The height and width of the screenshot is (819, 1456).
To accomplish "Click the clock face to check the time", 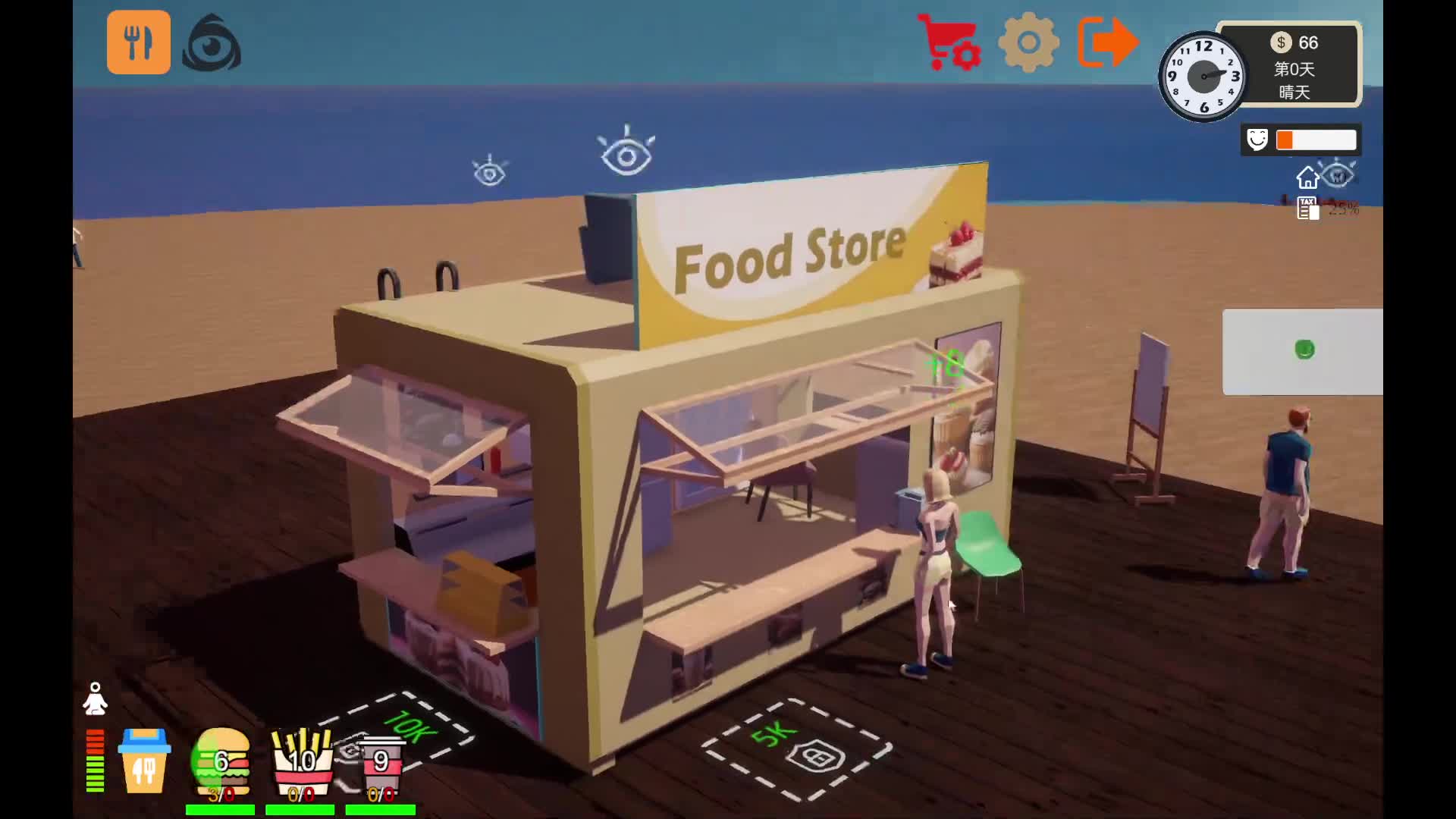I will click(x=1203, y=76).
